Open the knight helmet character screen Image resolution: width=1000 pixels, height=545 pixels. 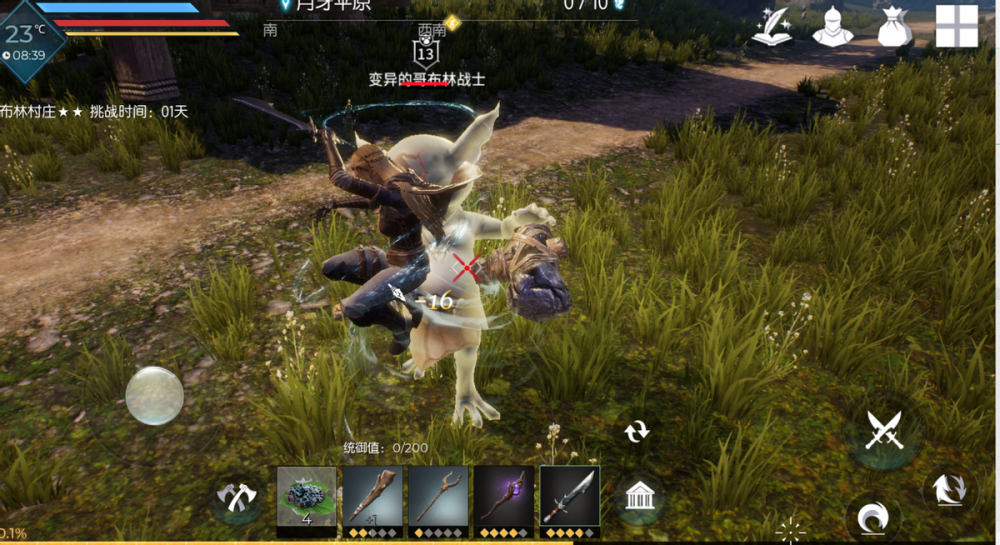832,27
